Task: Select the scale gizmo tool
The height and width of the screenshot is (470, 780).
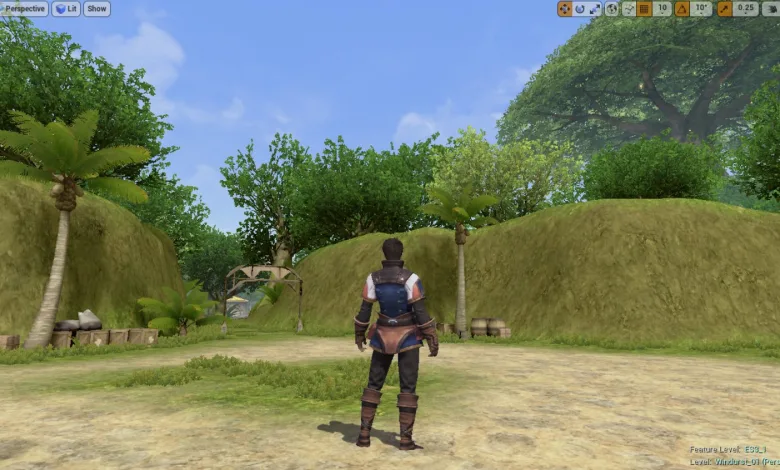Action: tap(595, 9)
